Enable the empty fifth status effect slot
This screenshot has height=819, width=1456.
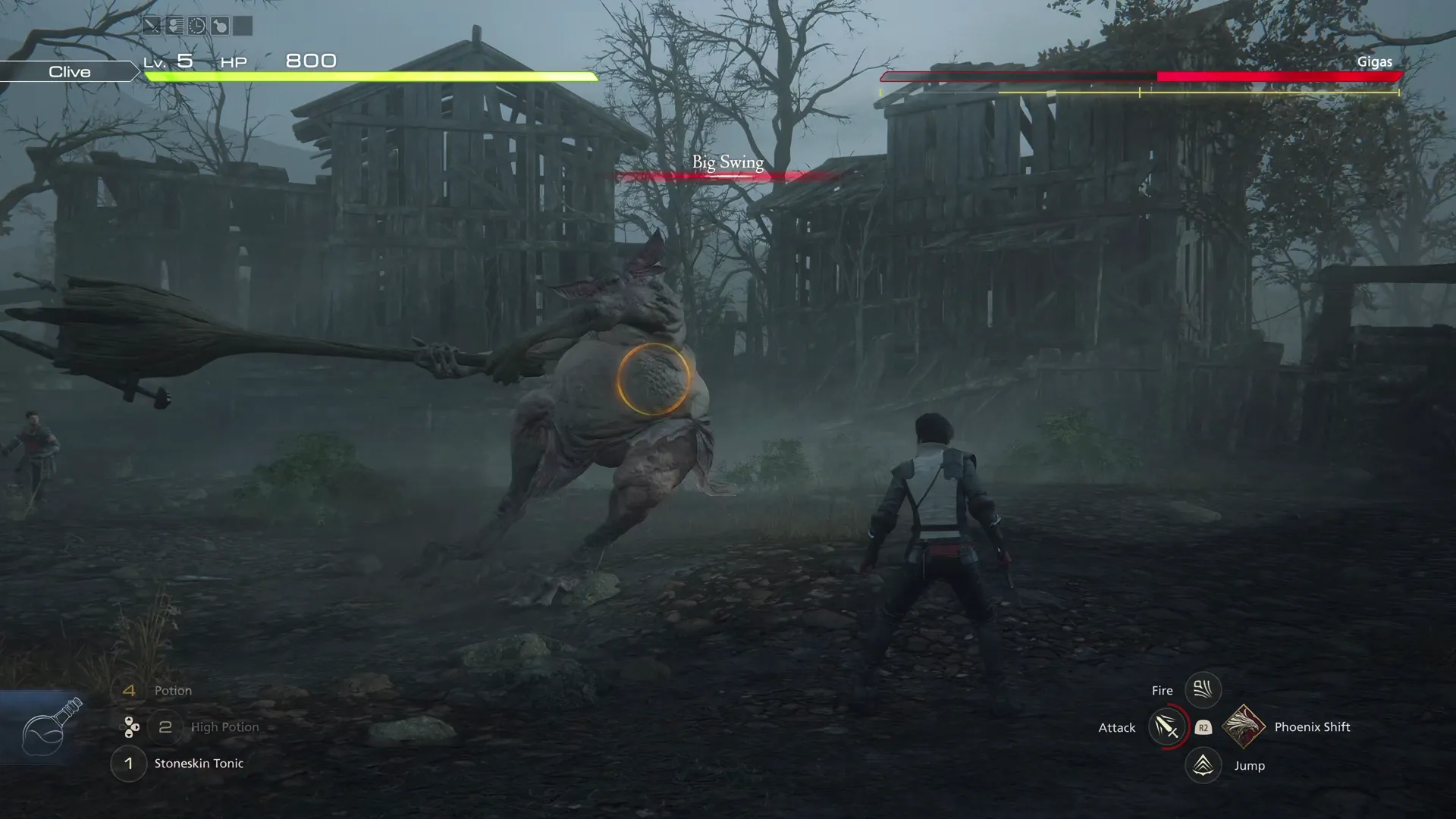(x=241, y=25)
